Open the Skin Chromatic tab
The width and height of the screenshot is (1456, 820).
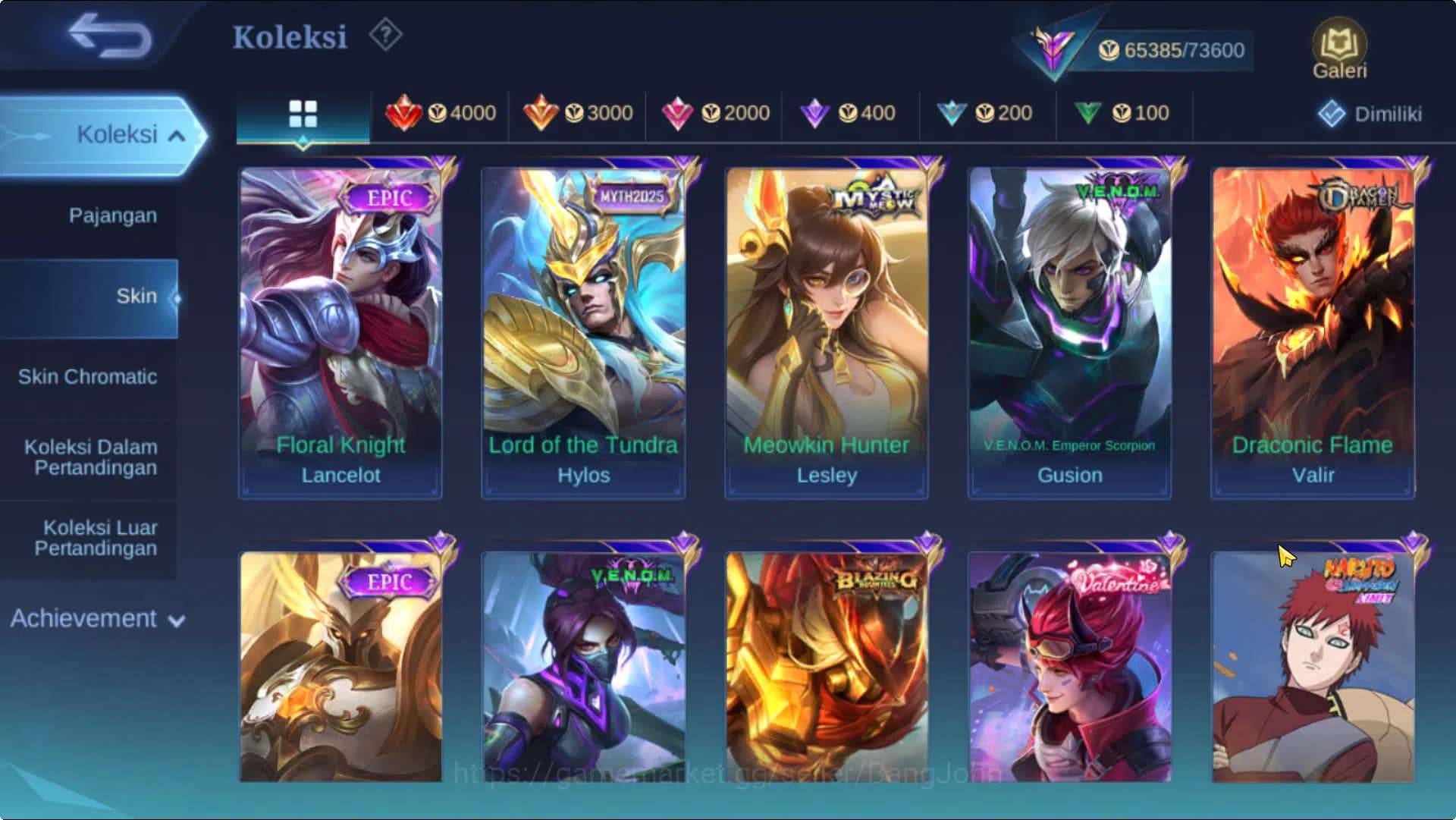pos(89,377)
